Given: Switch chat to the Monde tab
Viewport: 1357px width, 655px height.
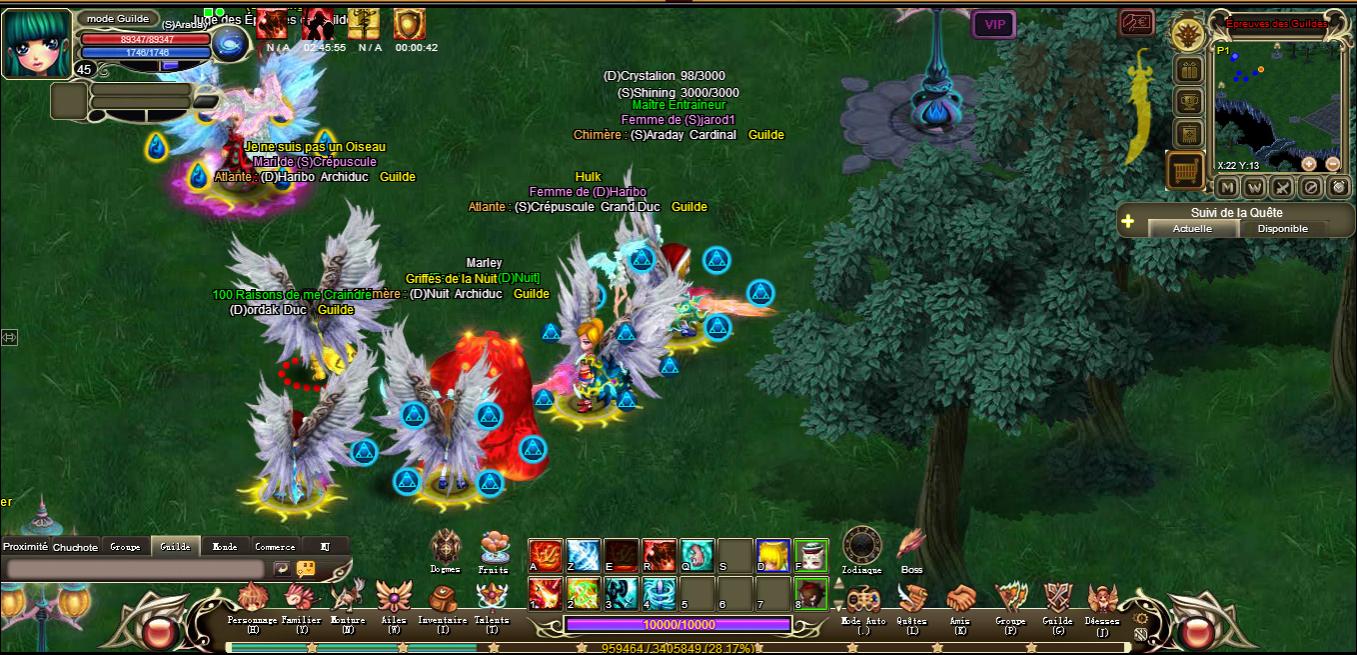Looking at the screenshot, I should point(225,547).
